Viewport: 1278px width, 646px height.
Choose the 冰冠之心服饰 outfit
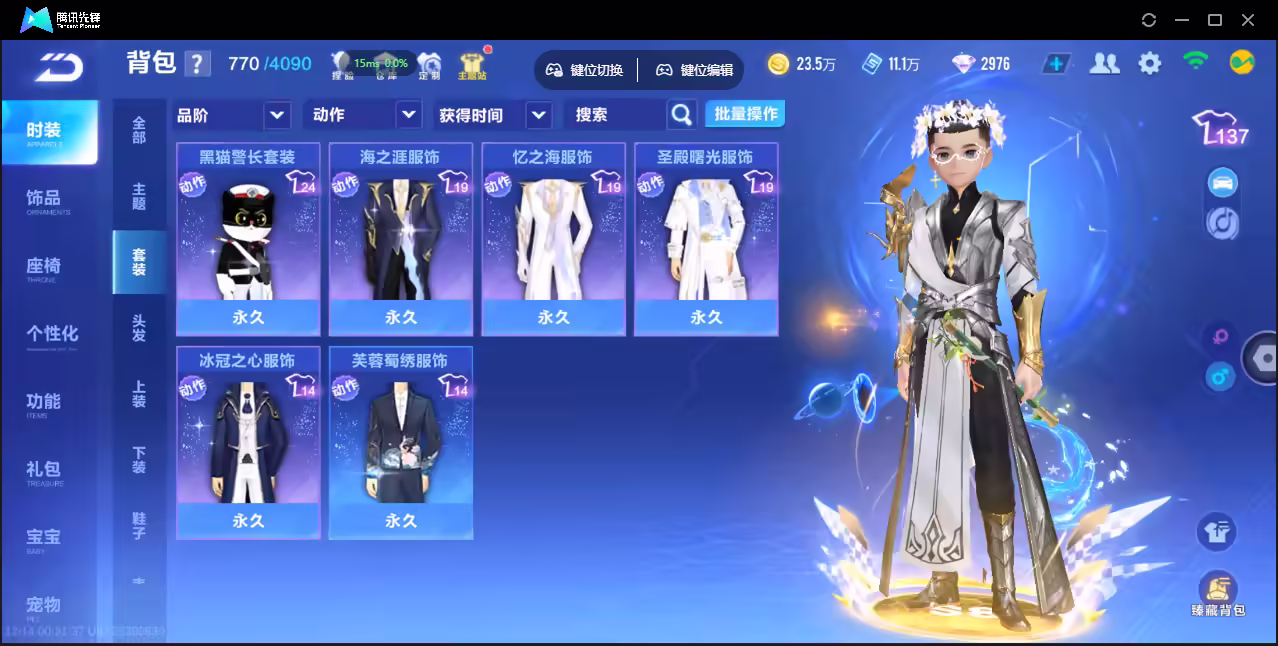coord(248,442)
